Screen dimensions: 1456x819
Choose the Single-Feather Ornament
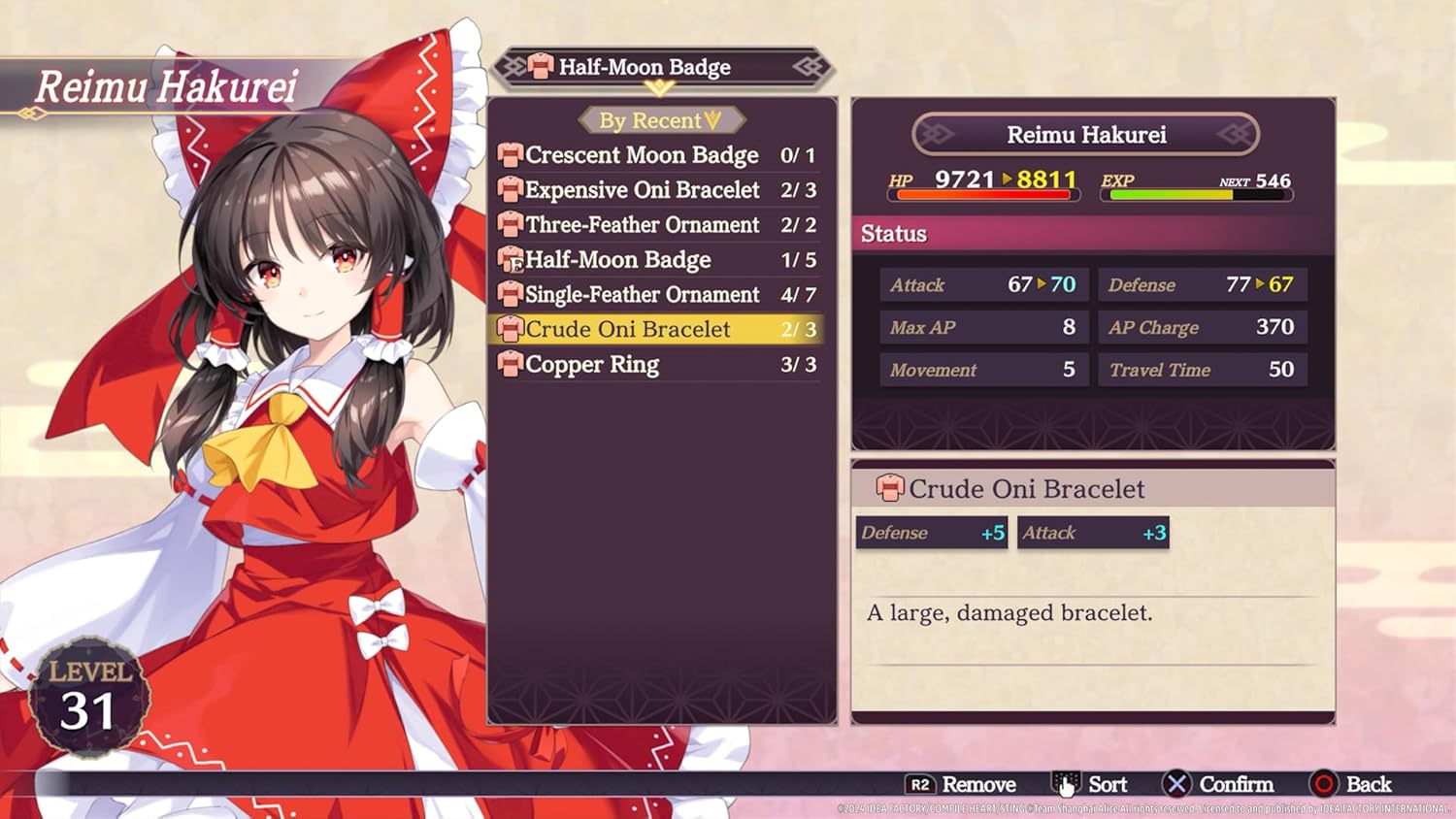[x=656, y=295]
